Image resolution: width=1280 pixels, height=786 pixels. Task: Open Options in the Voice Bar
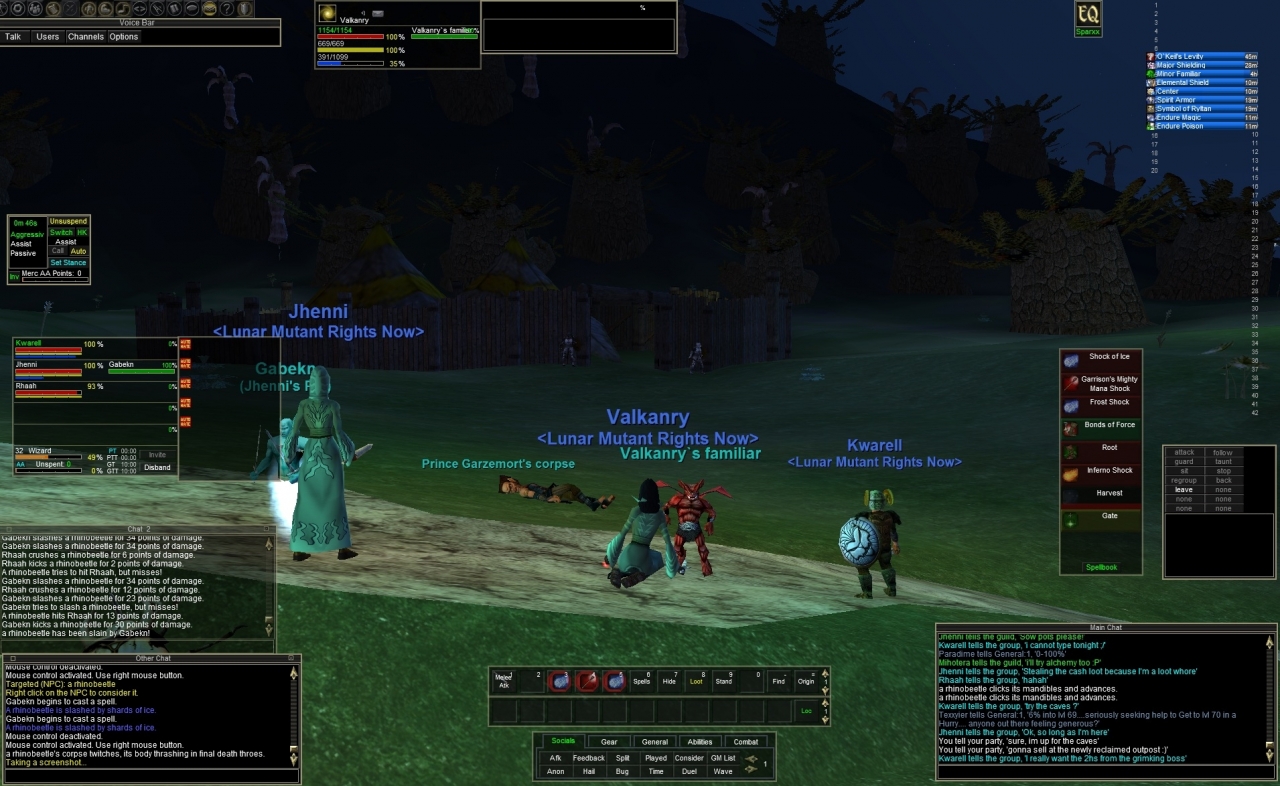click(x=125, y=36)
